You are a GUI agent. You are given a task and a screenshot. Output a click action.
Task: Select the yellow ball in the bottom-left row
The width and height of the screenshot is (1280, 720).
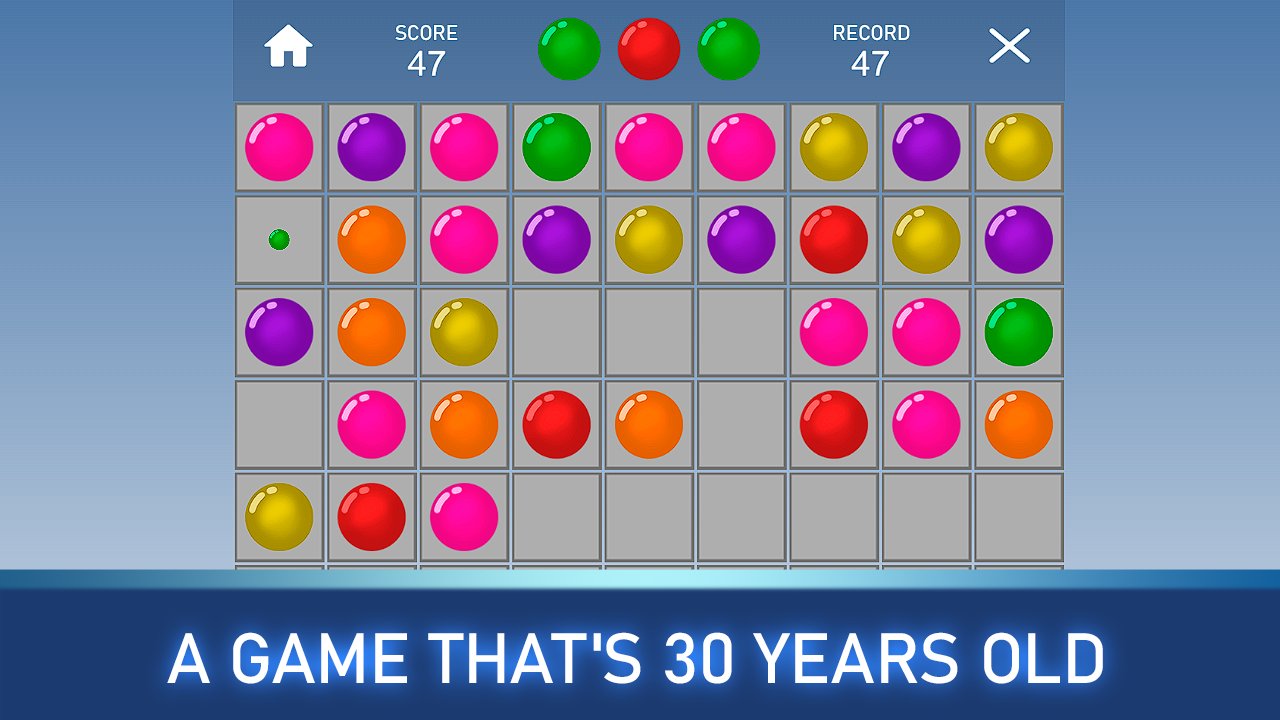tap(279, 517)
